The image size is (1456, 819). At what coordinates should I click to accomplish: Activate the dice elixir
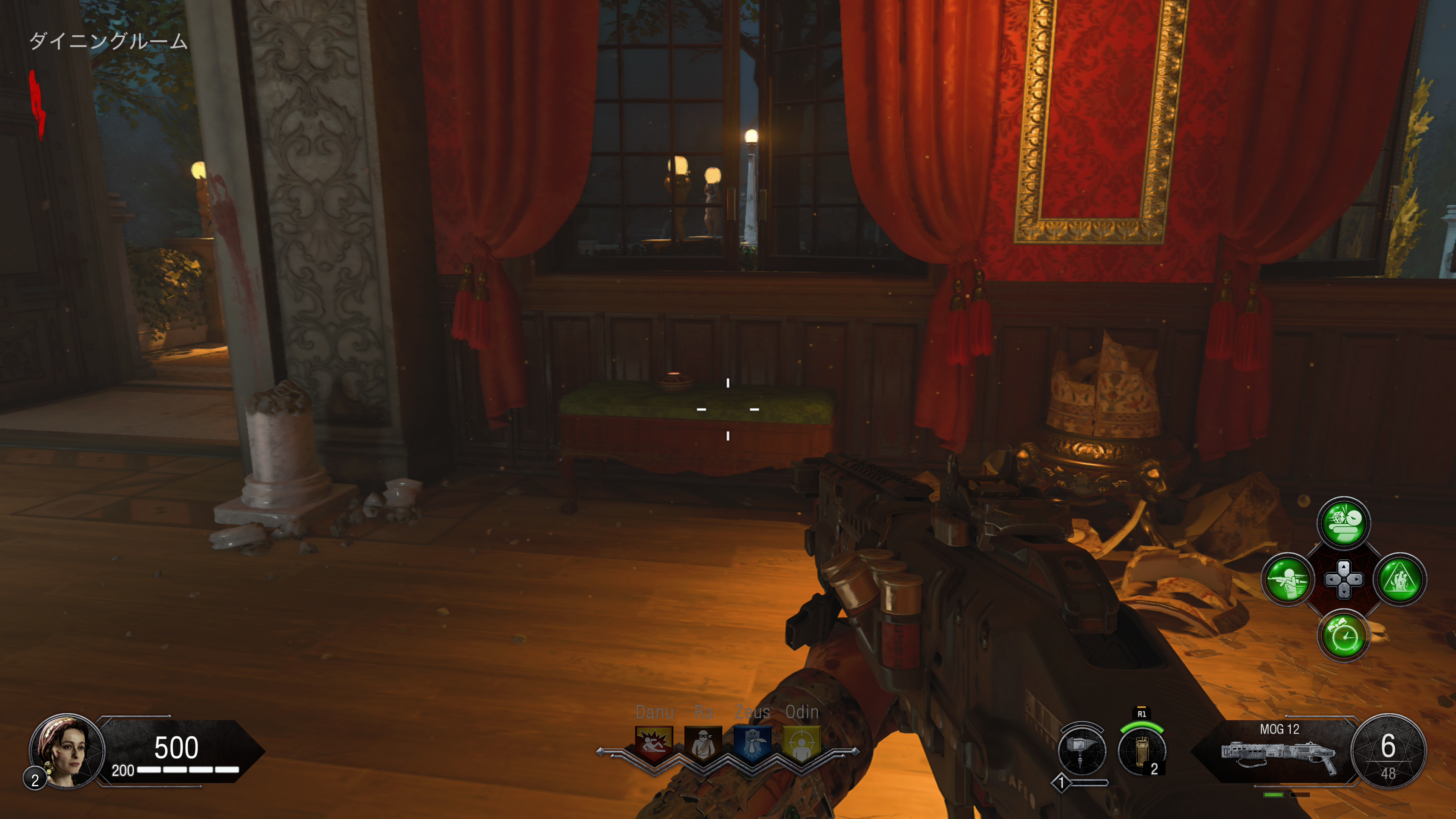1343,523
